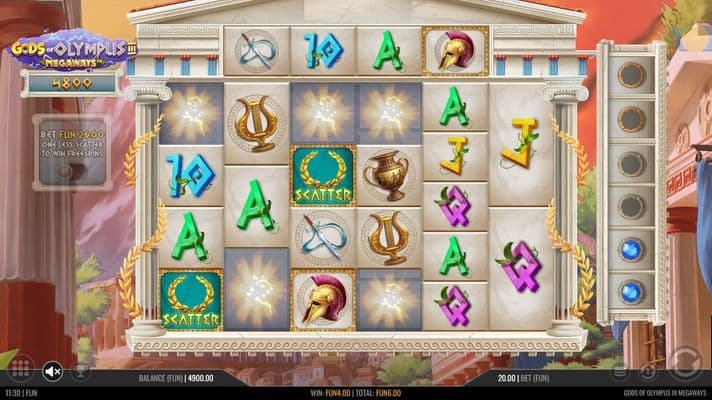Activate the one-less-scatter bonus bet panel
The height and width of the screenshot is (400, 712).
pyautogui.click(x=71, y=151)
